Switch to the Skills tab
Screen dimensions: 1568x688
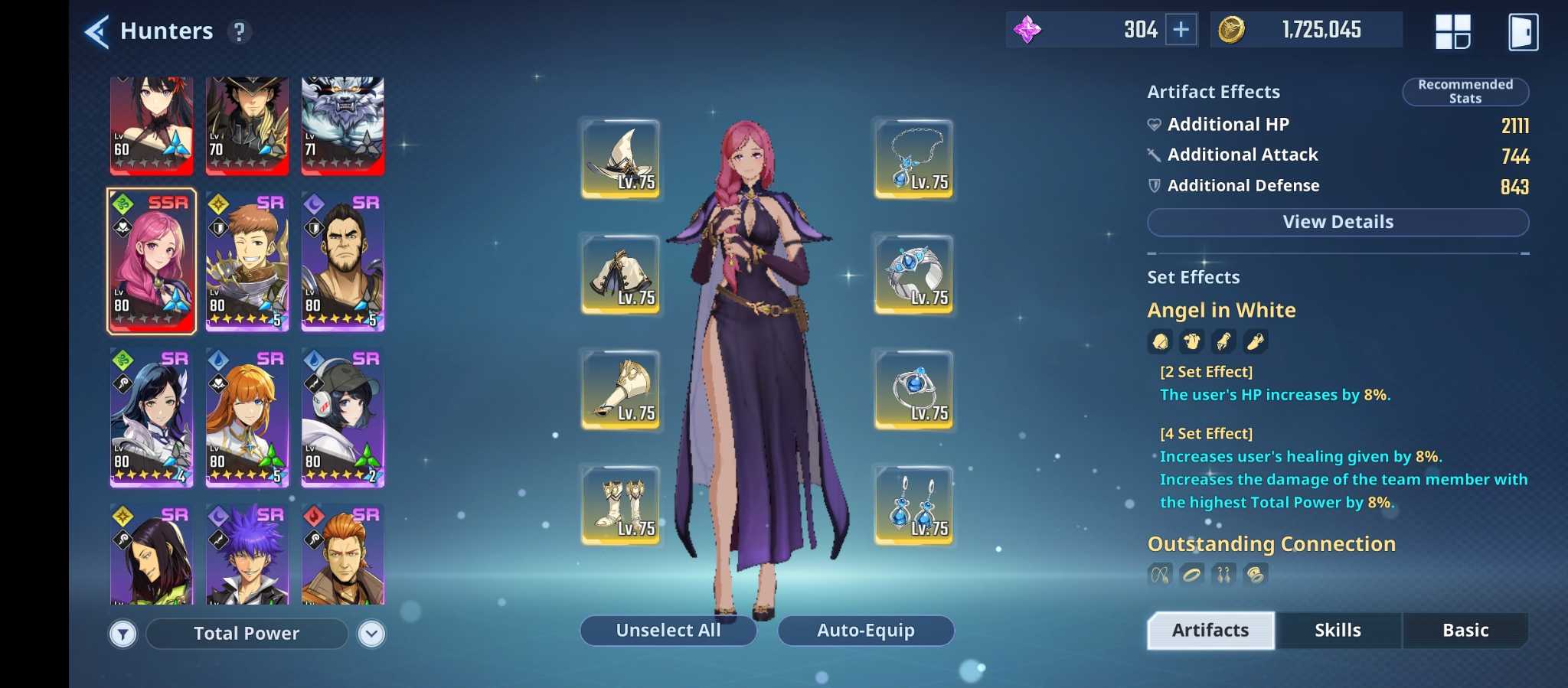pyautogui.click(x=1338, y=630)
